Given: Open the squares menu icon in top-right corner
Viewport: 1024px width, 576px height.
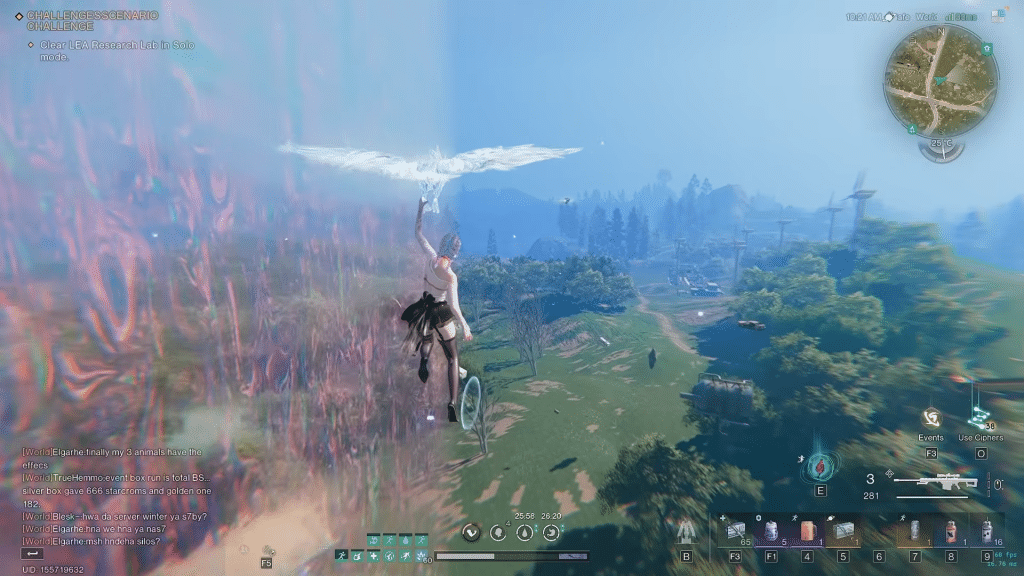Looking at the screenshot, I should [997, 16].
